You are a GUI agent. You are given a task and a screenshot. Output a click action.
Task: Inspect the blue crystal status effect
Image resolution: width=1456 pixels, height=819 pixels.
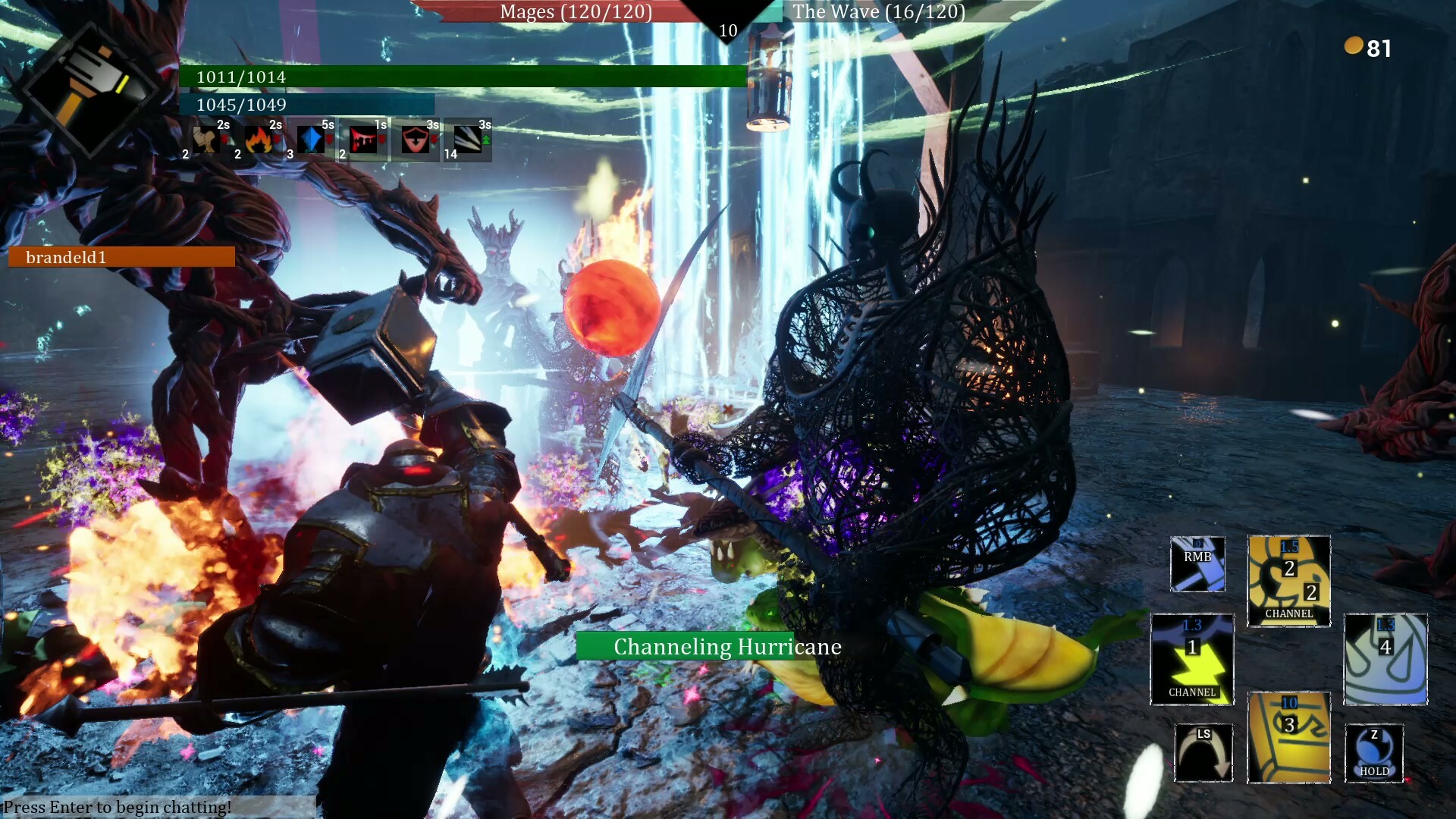coord(310,140)
